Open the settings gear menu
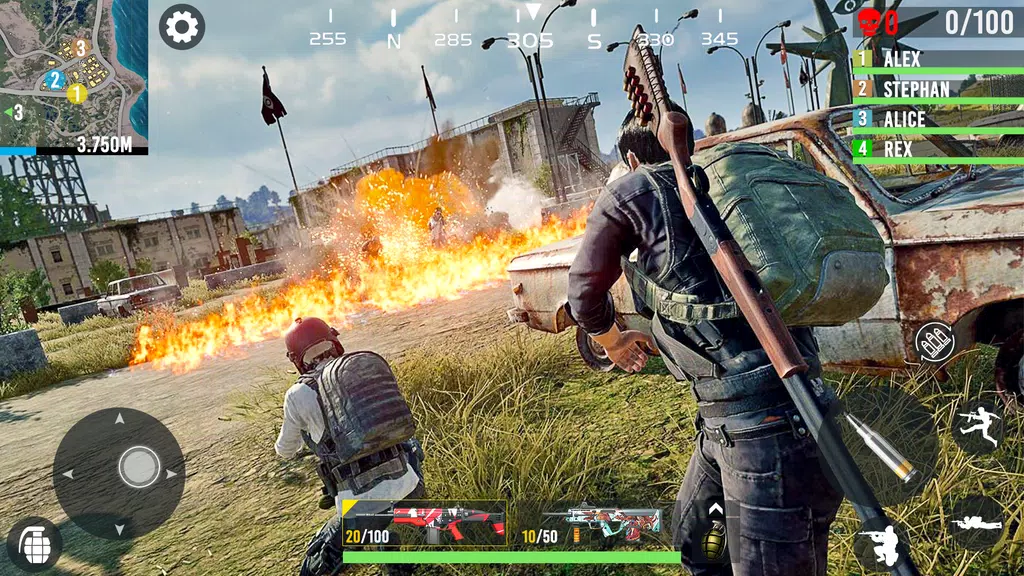This screenshot has height=576, width=1024. [182, 27]
